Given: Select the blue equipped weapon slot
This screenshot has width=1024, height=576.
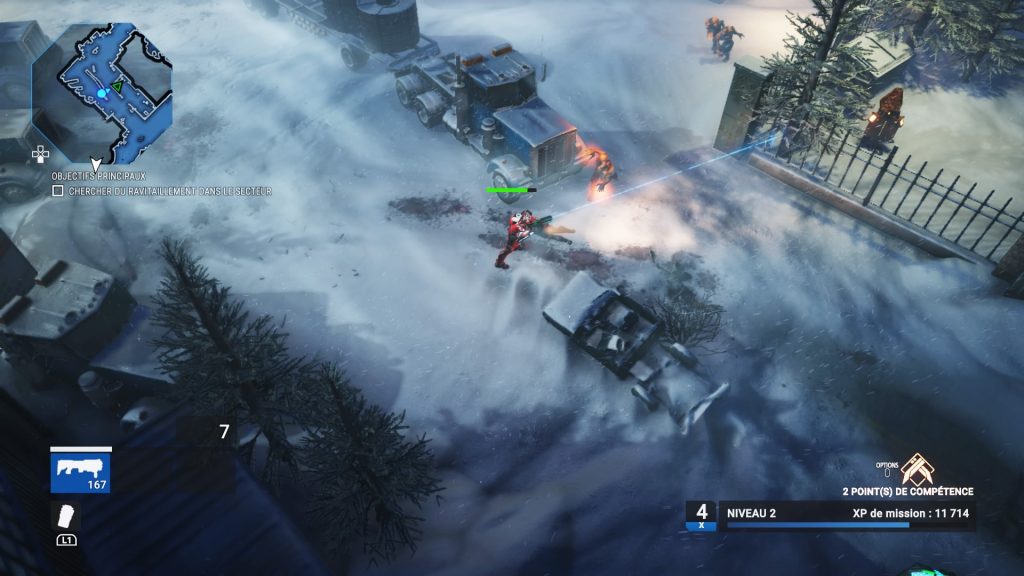Looking at the screenshot, I should [81, 470].
